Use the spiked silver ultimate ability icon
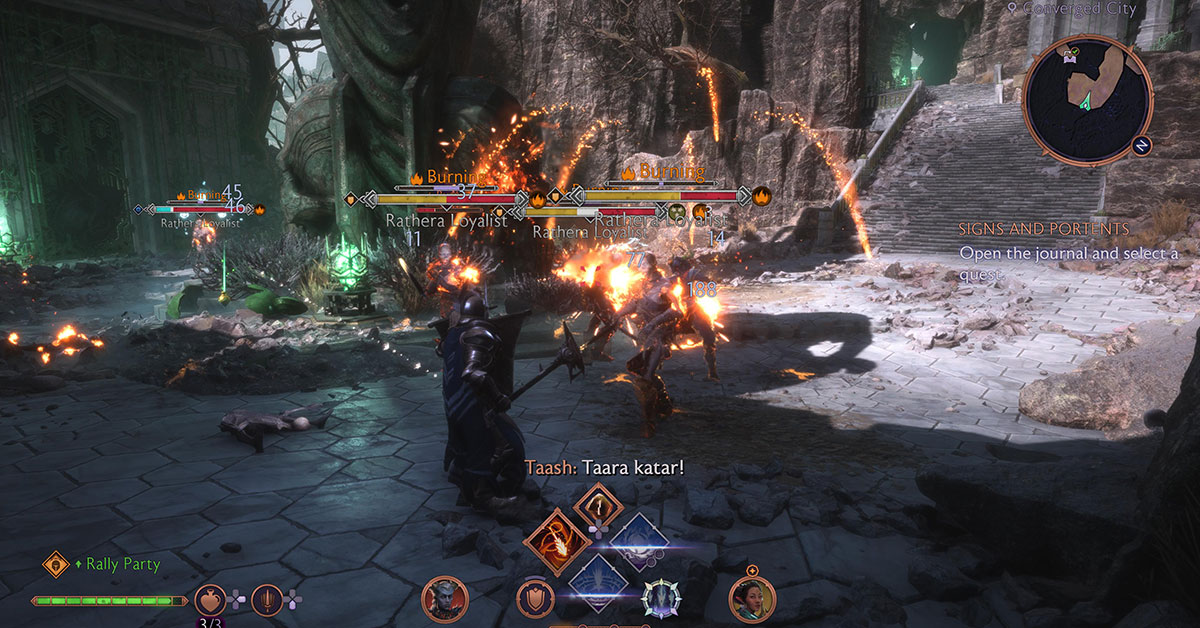The width and height of the screenshot is (1200, 628). pyautogui.click(x=661, y=599)
